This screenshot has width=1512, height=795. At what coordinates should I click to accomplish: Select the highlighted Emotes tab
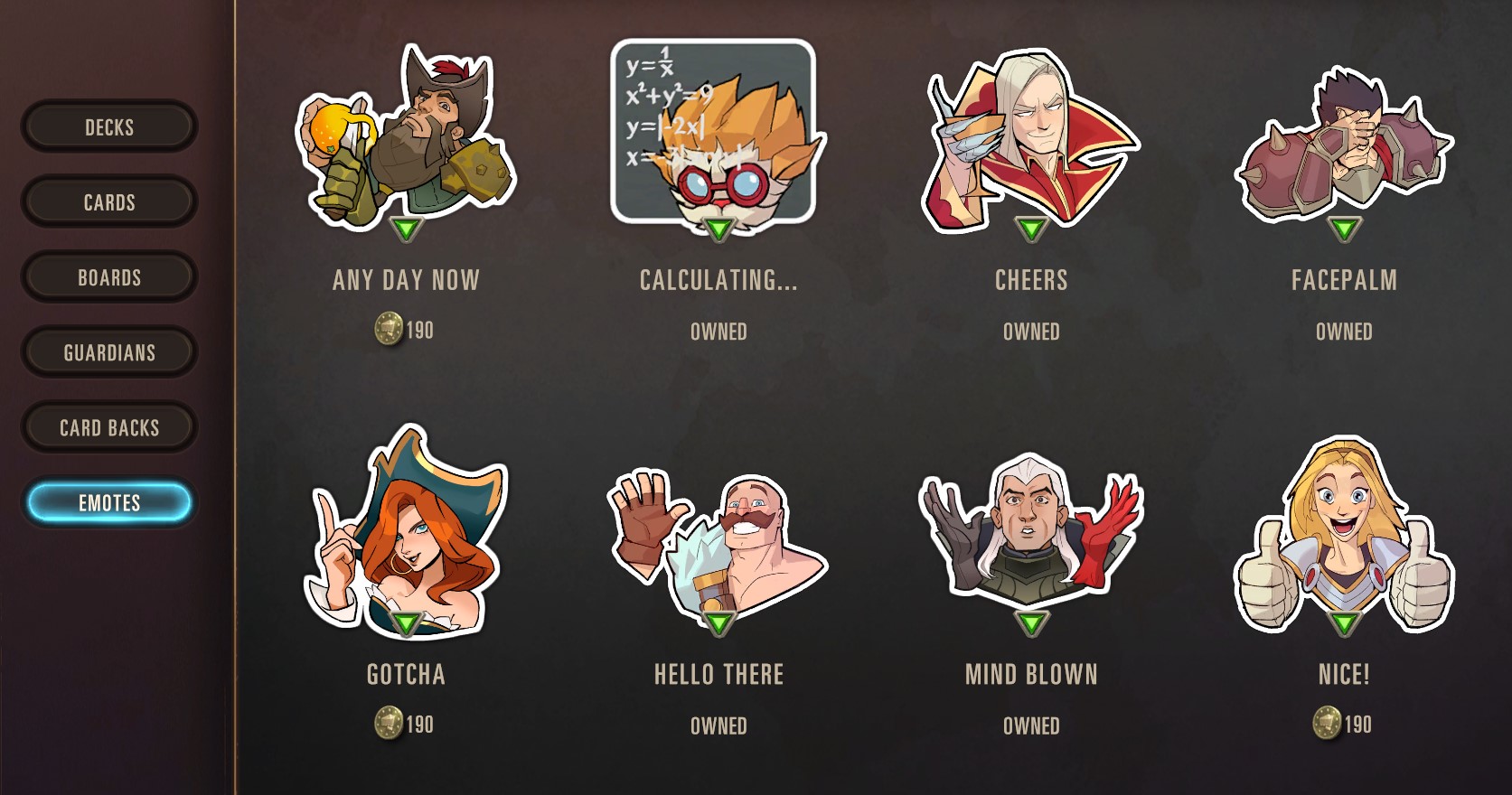[x=109, y=503]
